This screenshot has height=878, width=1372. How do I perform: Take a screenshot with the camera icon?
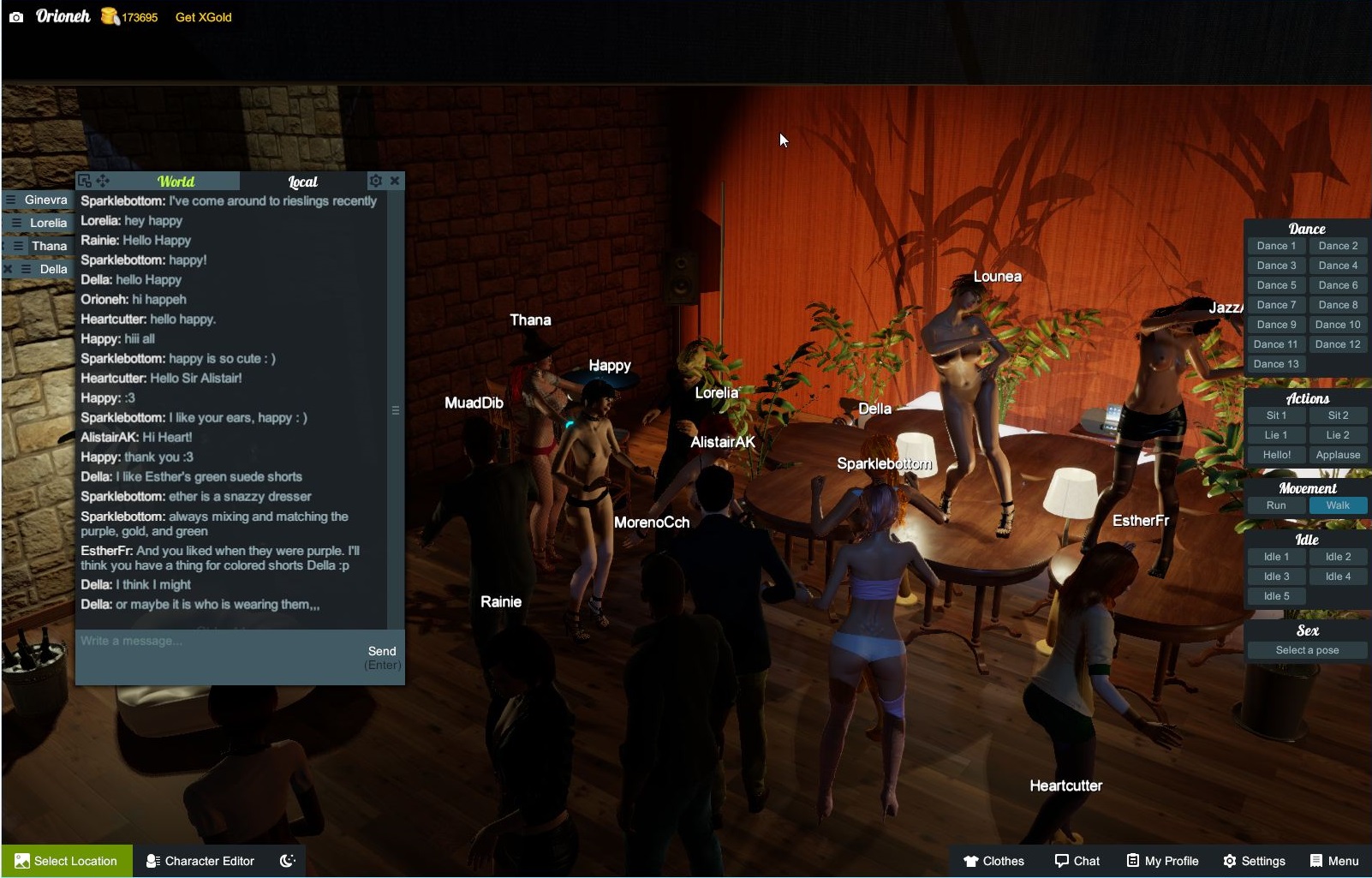click(16, 17)
